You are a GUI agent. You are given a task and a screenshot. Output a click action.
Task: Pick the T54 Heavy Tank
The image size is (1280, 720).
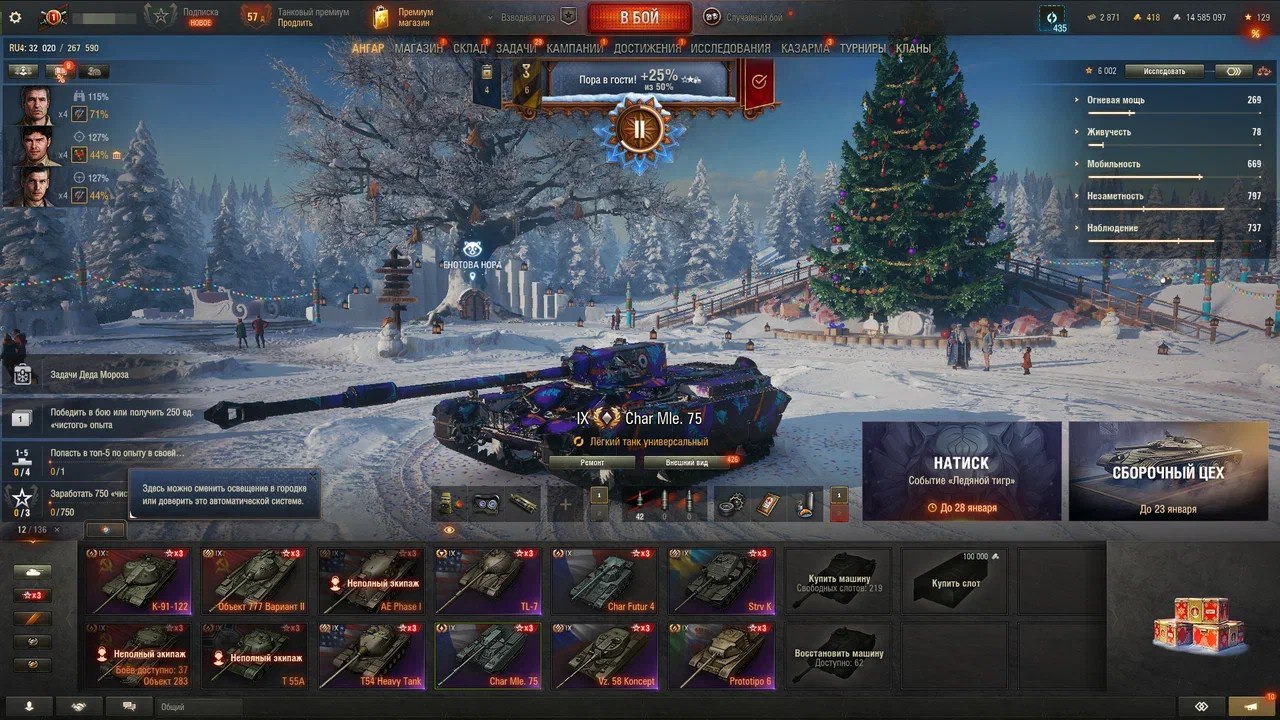[371, 656]
